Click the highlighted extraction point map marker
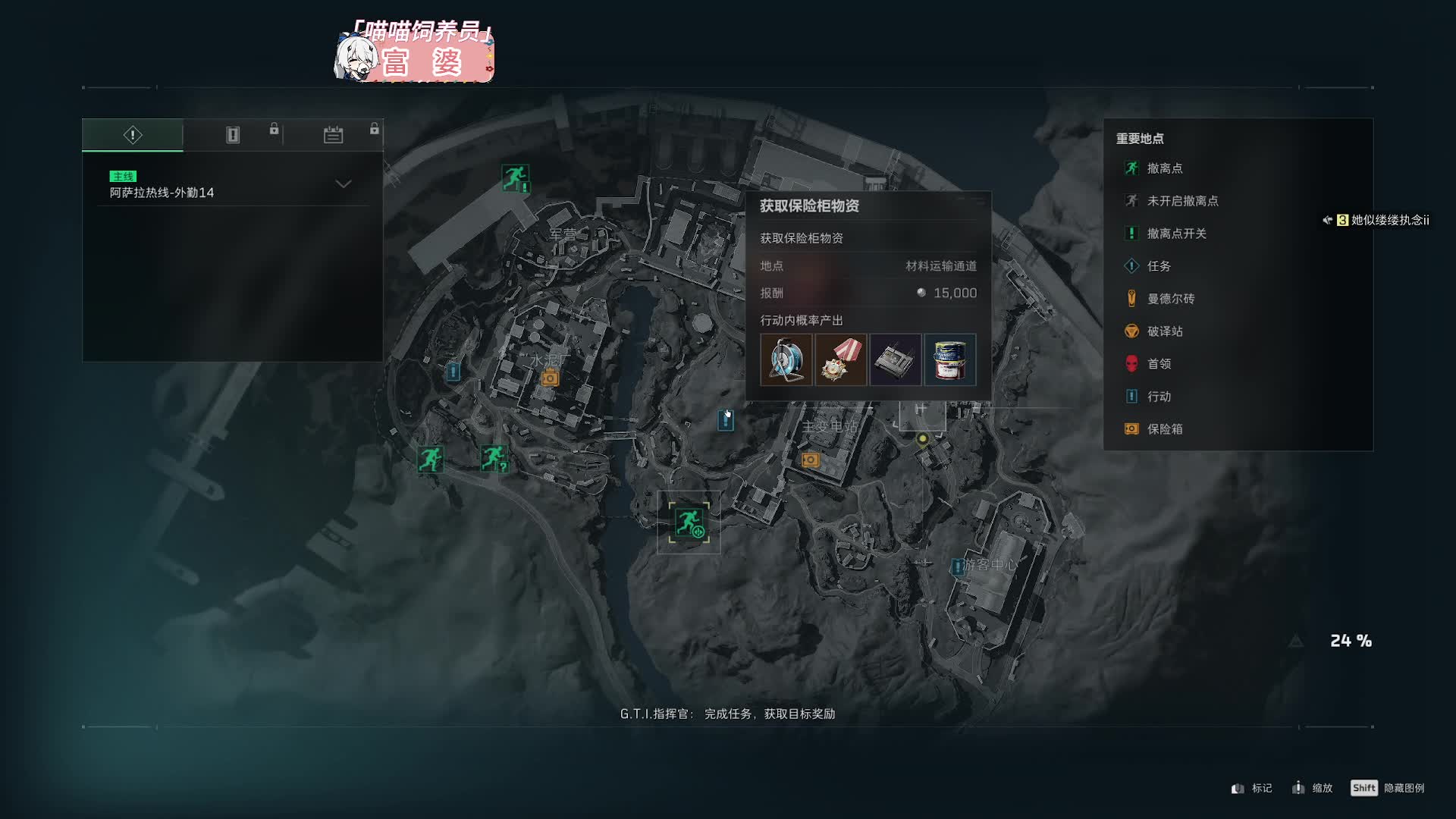The image size is (1456, 819). coord(689,522)
